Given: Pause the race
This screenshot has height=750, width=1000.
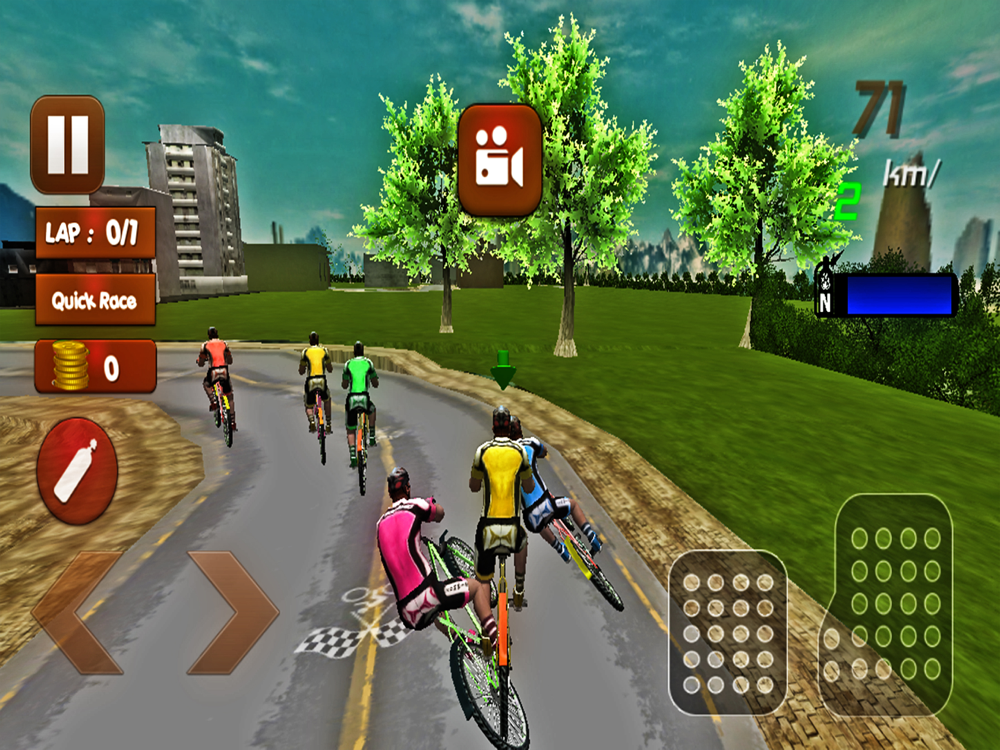Looking at the screenshot, I should (67, 145).
